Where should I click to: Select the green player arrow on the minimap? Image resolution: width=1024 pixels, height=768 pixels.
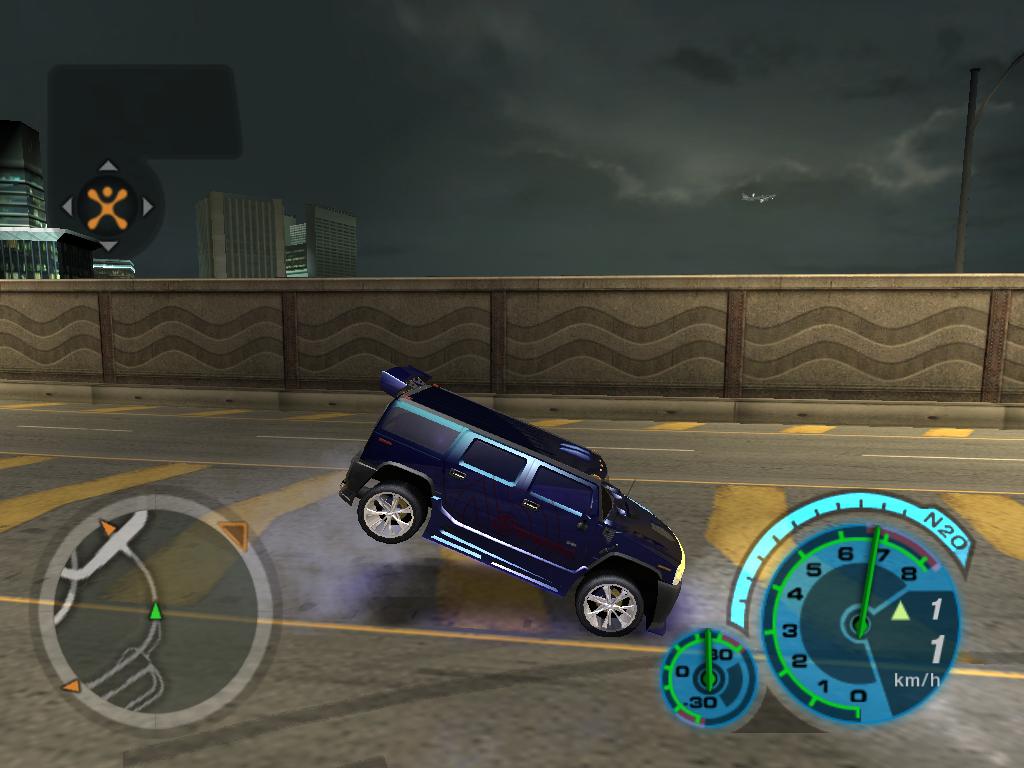tap(155, 611)
